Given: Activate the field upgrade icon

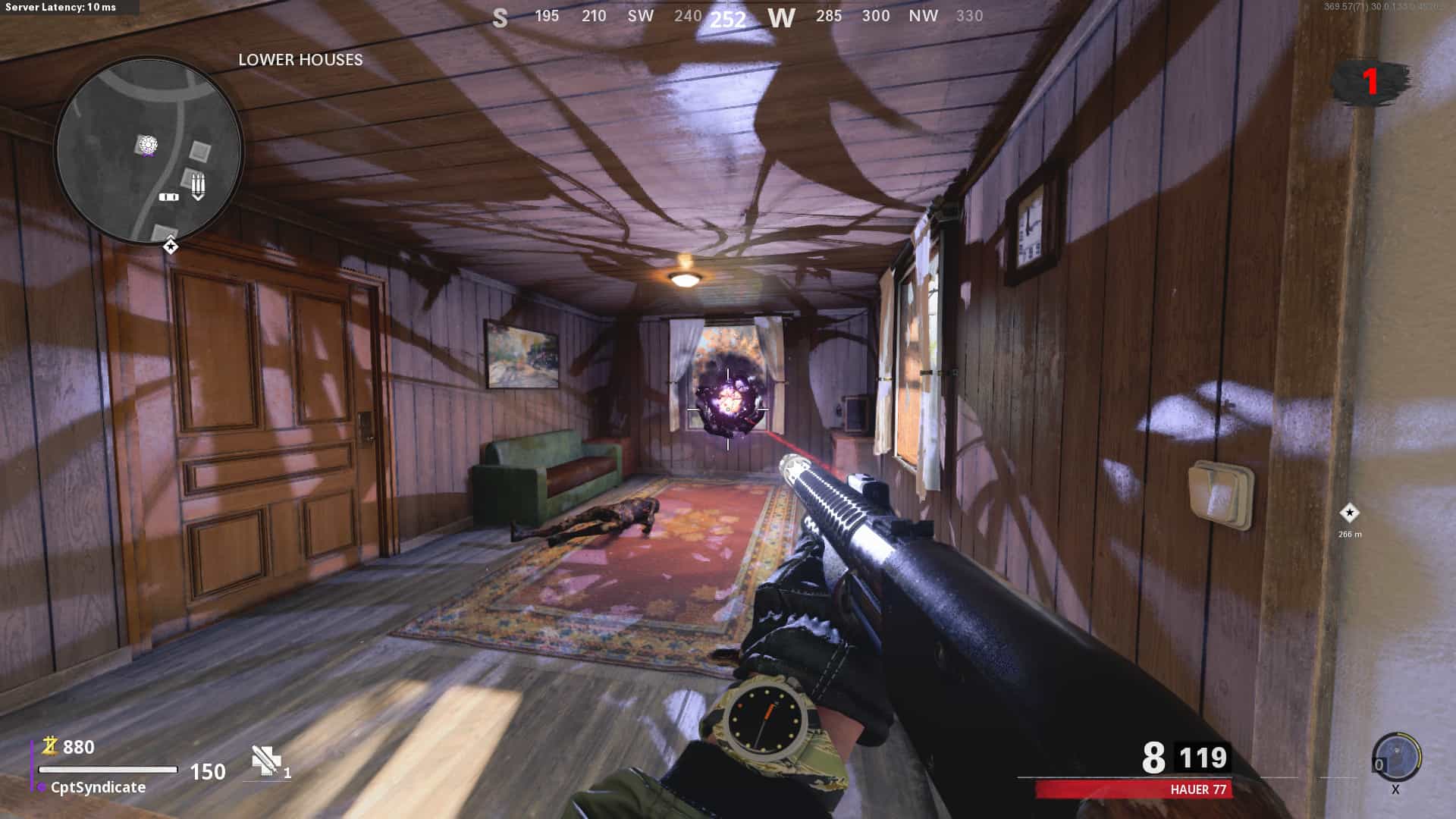Looking at the screenshot, I should tap(1396, 757).
